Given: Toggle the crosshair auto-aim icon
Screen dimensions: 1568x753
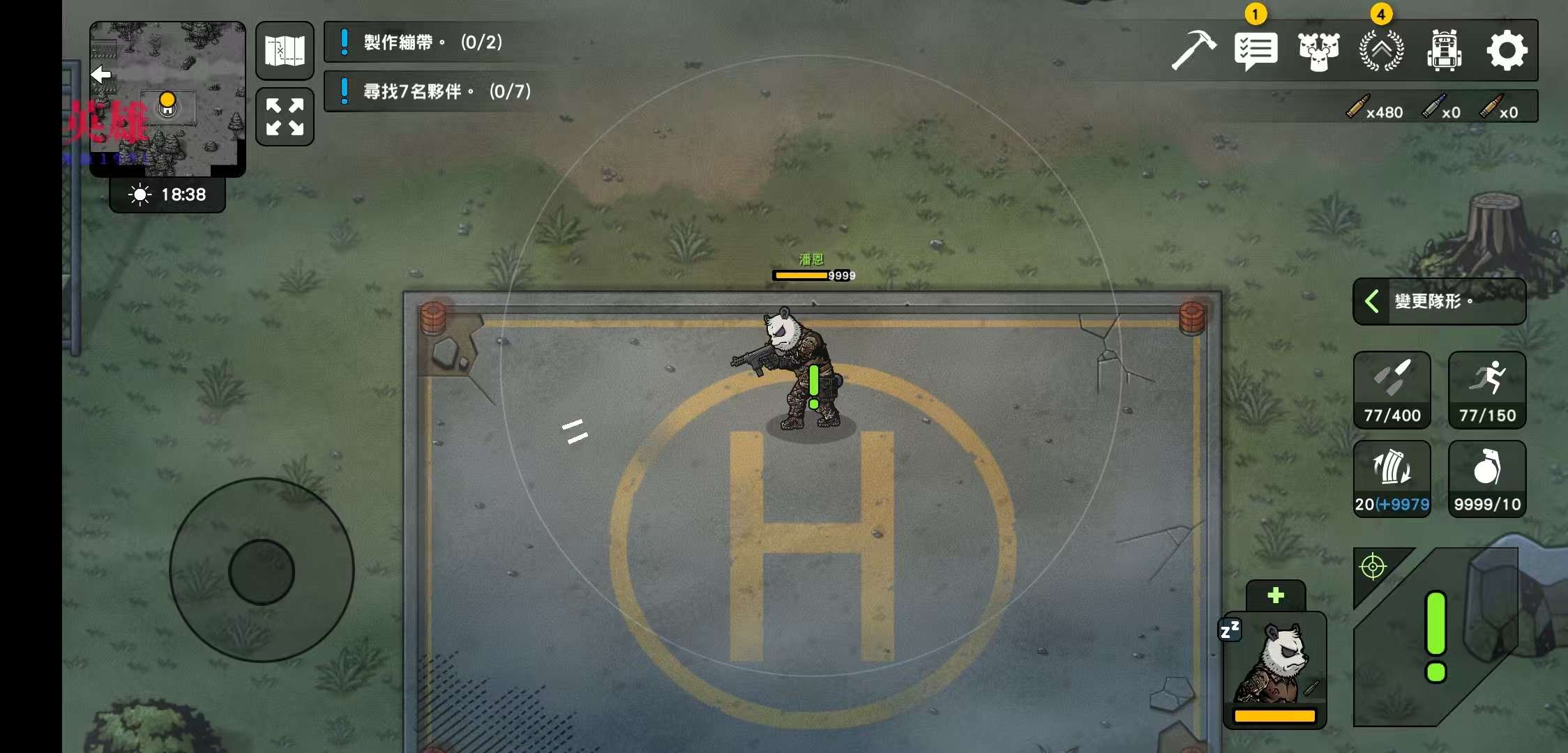Looking at the screenshot, I should coord(1373,567).
